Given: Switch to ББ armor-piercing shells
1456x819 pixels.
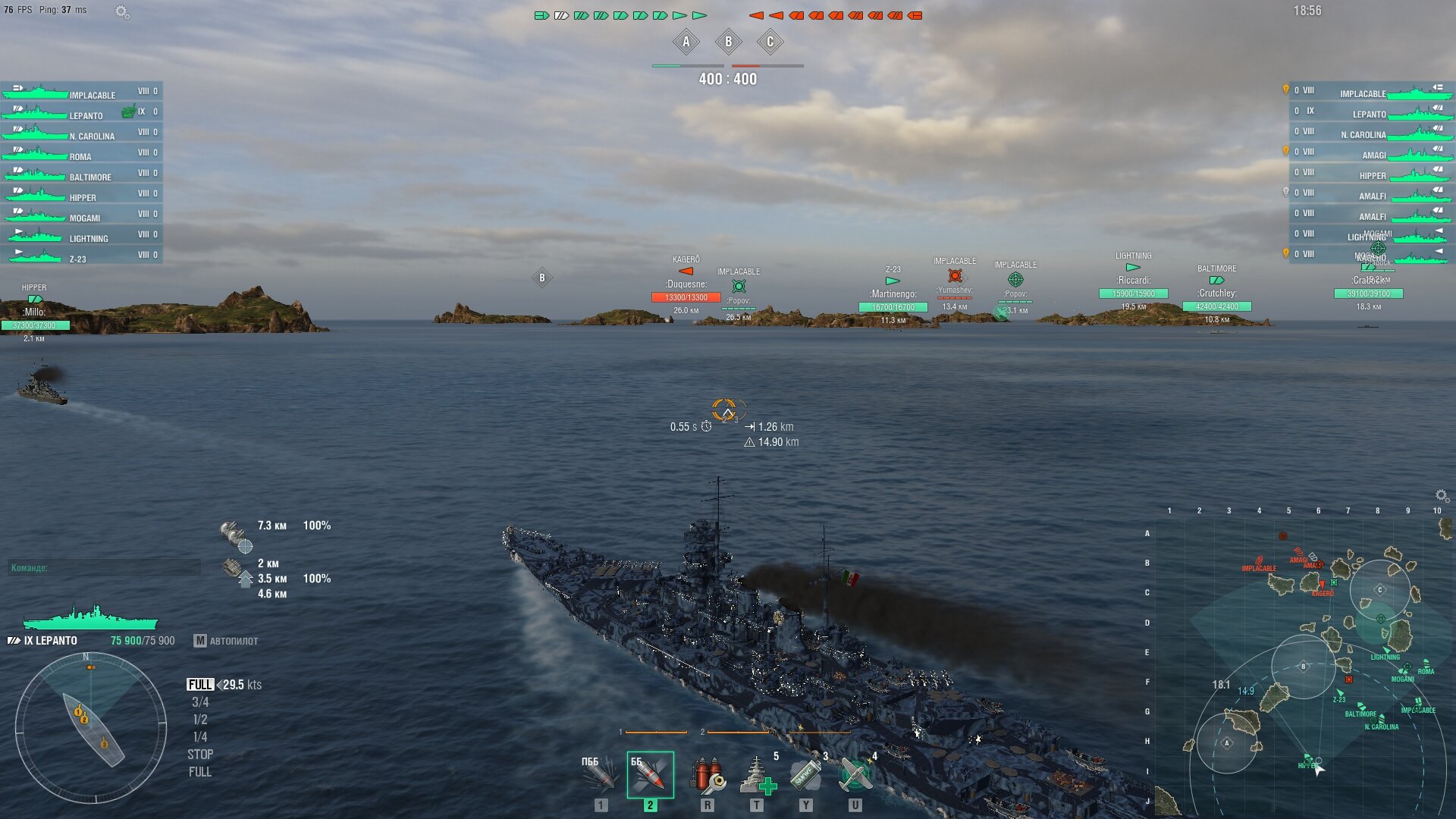Looking at the screenshot, I should (650, 775).
